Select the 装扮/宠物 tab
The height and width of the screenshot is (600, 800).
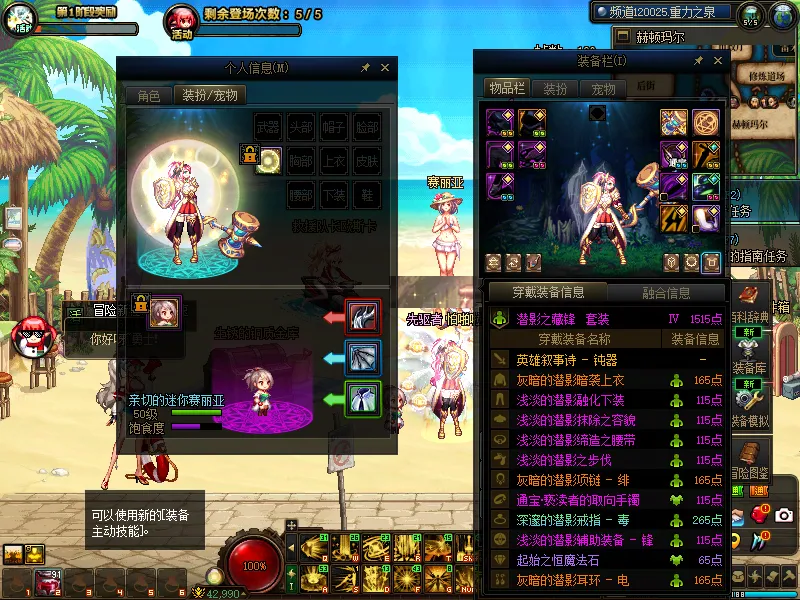tap(209, 96)
